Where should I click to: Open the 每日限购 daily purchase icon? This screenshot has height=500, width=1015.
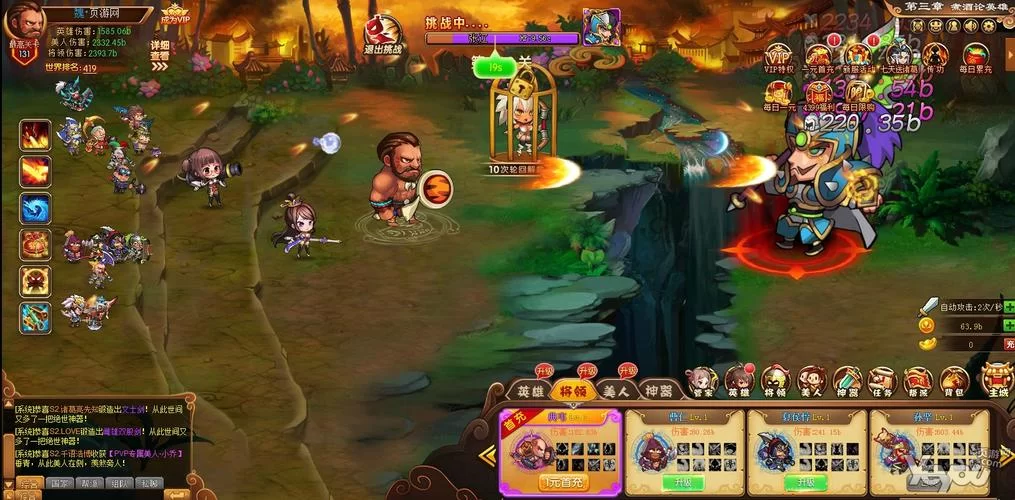pos(858,94)
